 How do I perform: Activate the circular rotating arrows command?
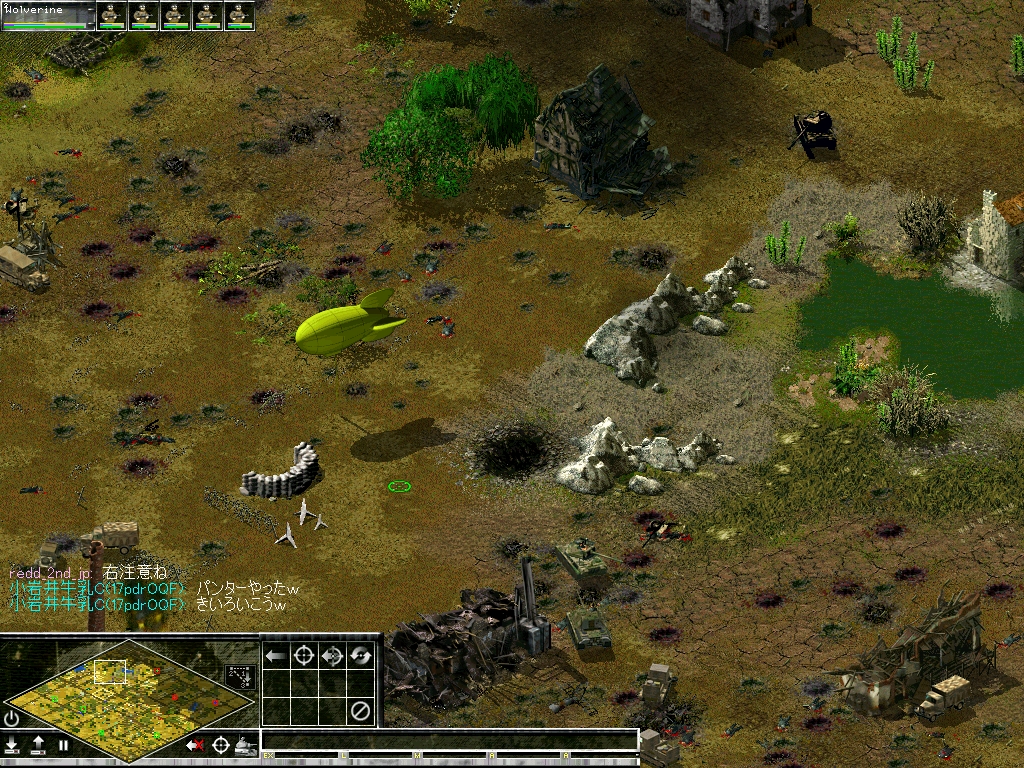[x=361, y=656]
